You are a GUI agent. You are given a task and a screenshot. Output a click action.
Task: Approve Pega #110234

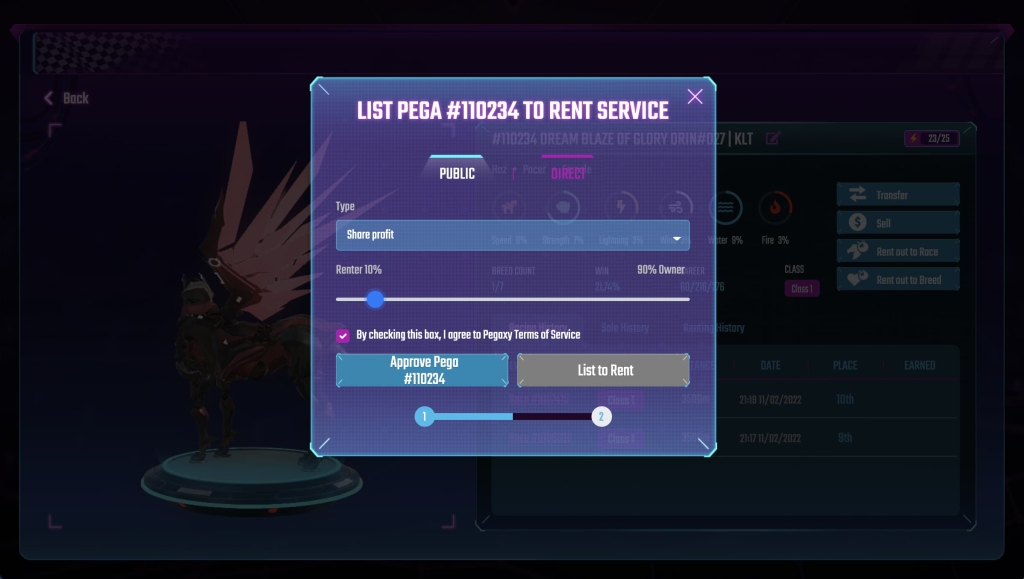[422, 370]
